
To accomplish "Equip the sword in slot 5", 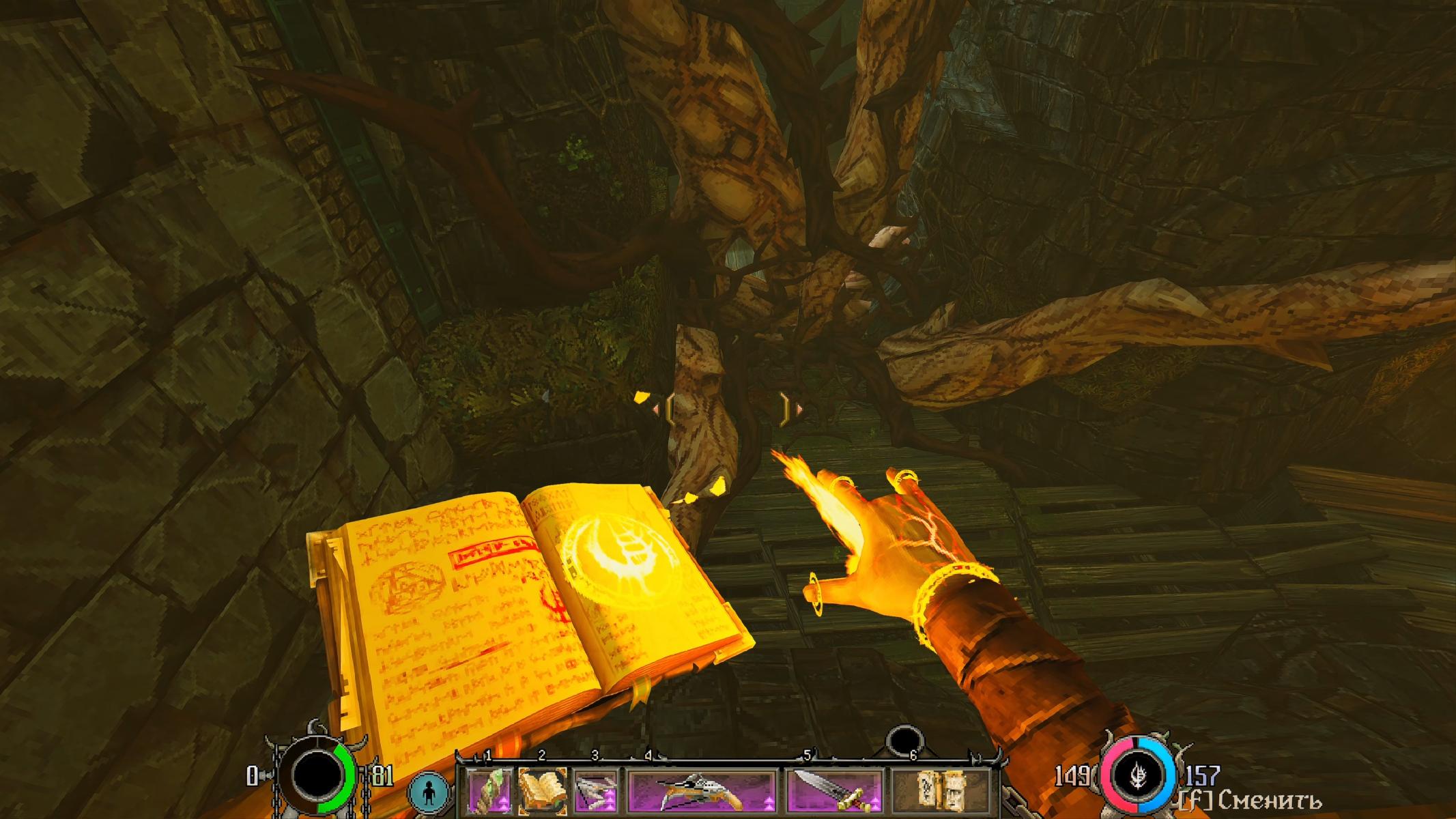I will click(834, 792).
